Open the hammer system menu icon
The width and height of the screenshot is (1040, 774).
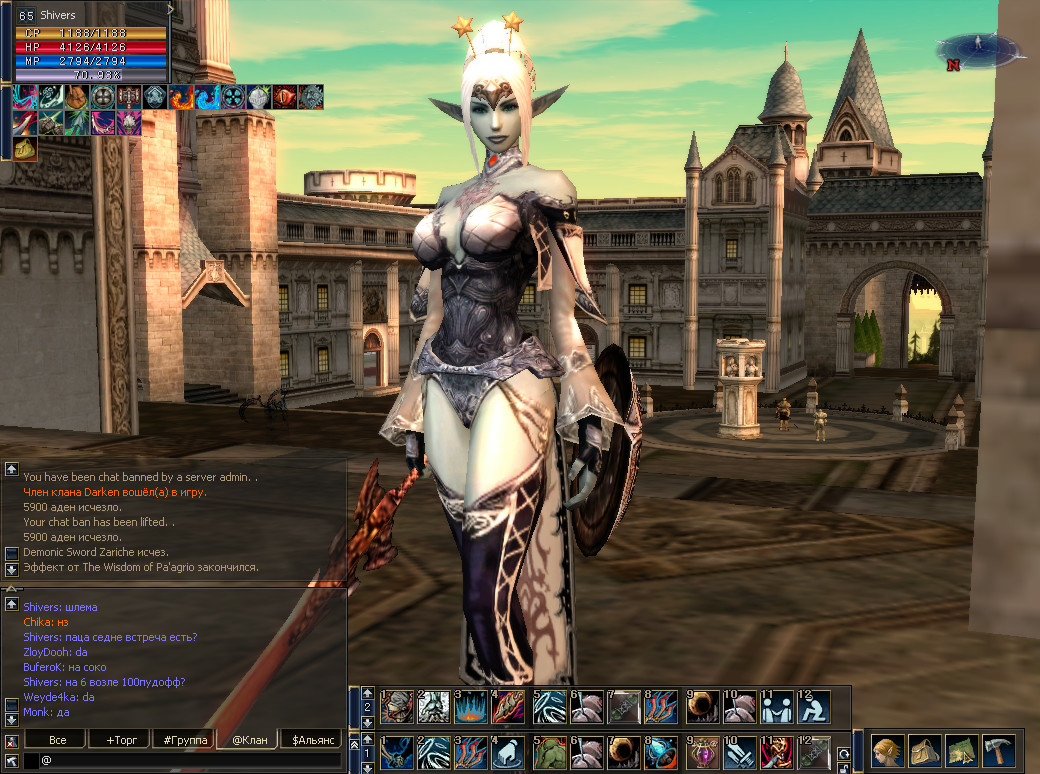(x=998, y=750)
